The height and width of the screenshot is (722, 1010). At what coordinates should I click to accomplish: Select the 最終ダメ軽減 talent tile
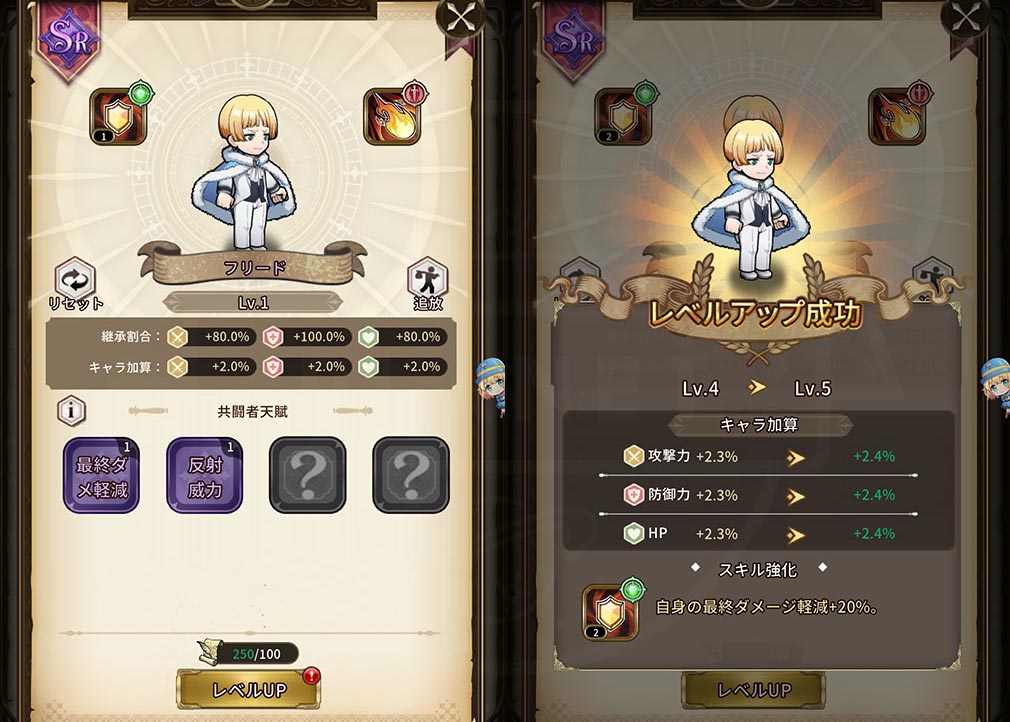click(101, 475)
